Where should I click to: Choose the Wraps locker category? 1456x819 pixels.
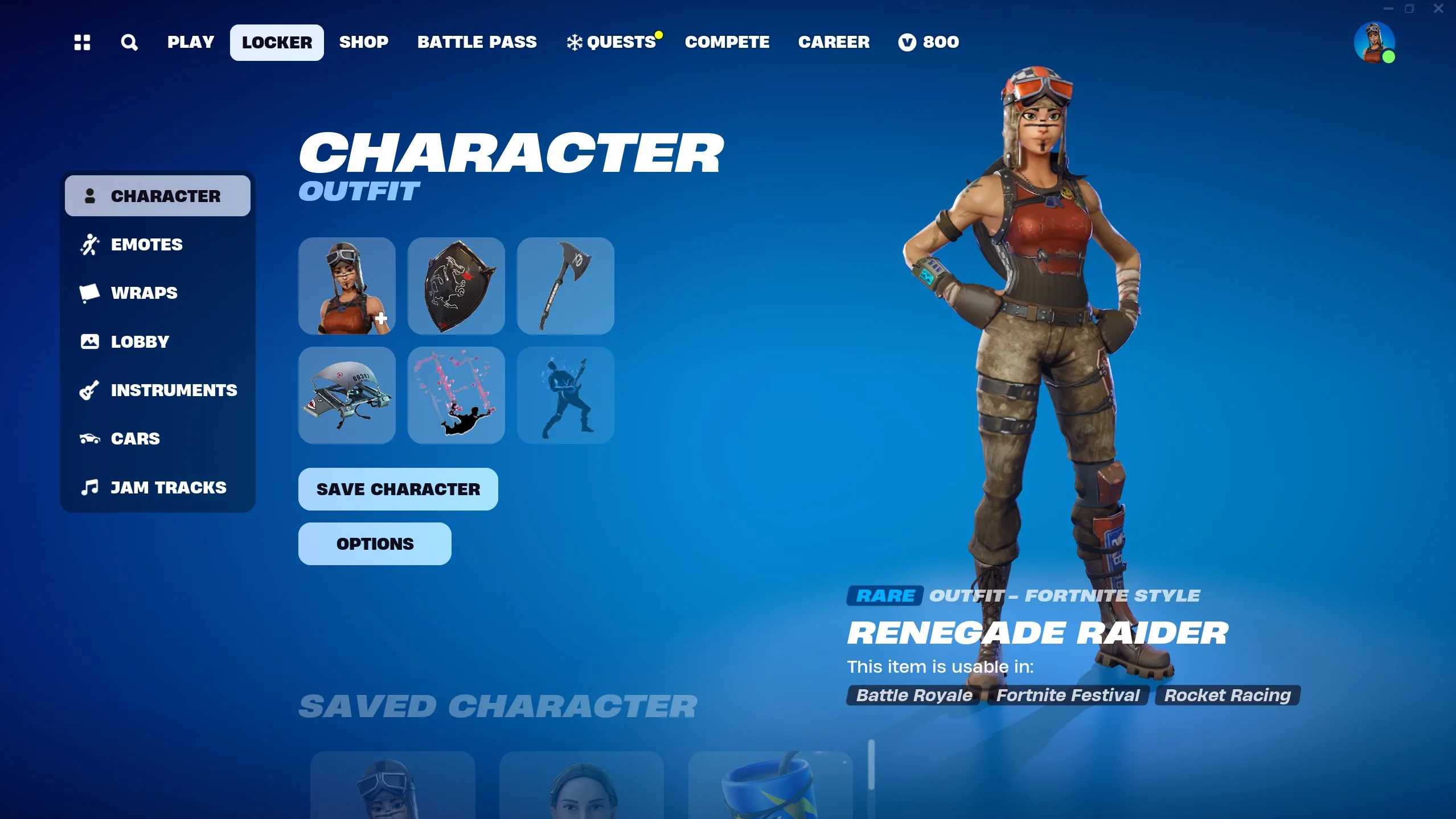(144, 293)
